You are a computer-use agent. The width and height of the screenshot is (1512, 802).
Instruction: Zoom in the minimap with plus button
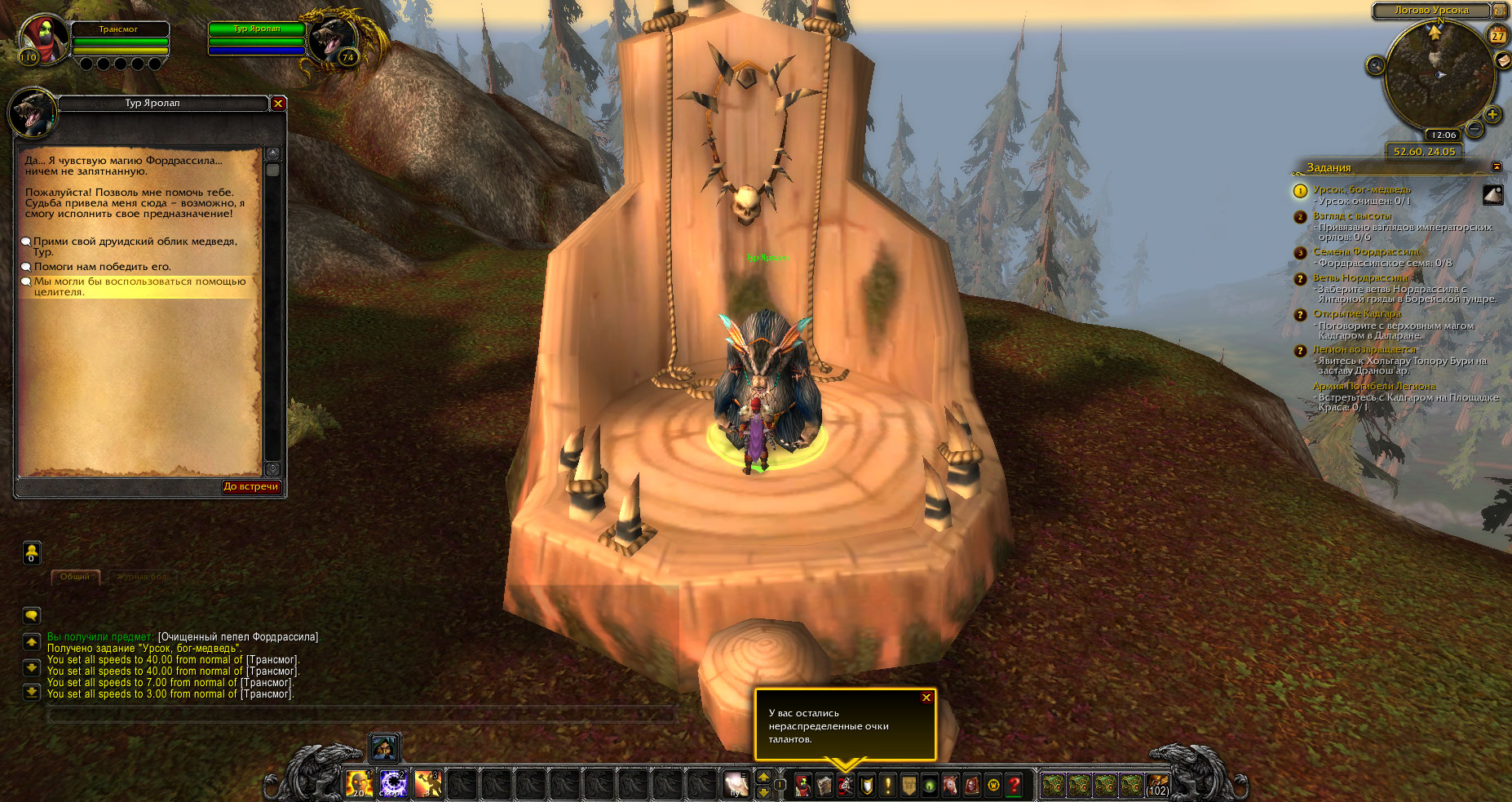(x=1492, y=114)
